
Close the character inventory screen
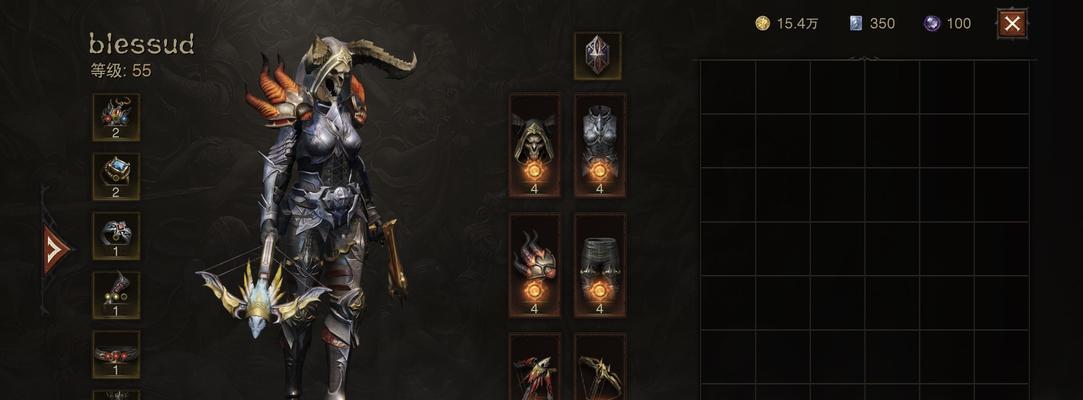pos(1012,24)
